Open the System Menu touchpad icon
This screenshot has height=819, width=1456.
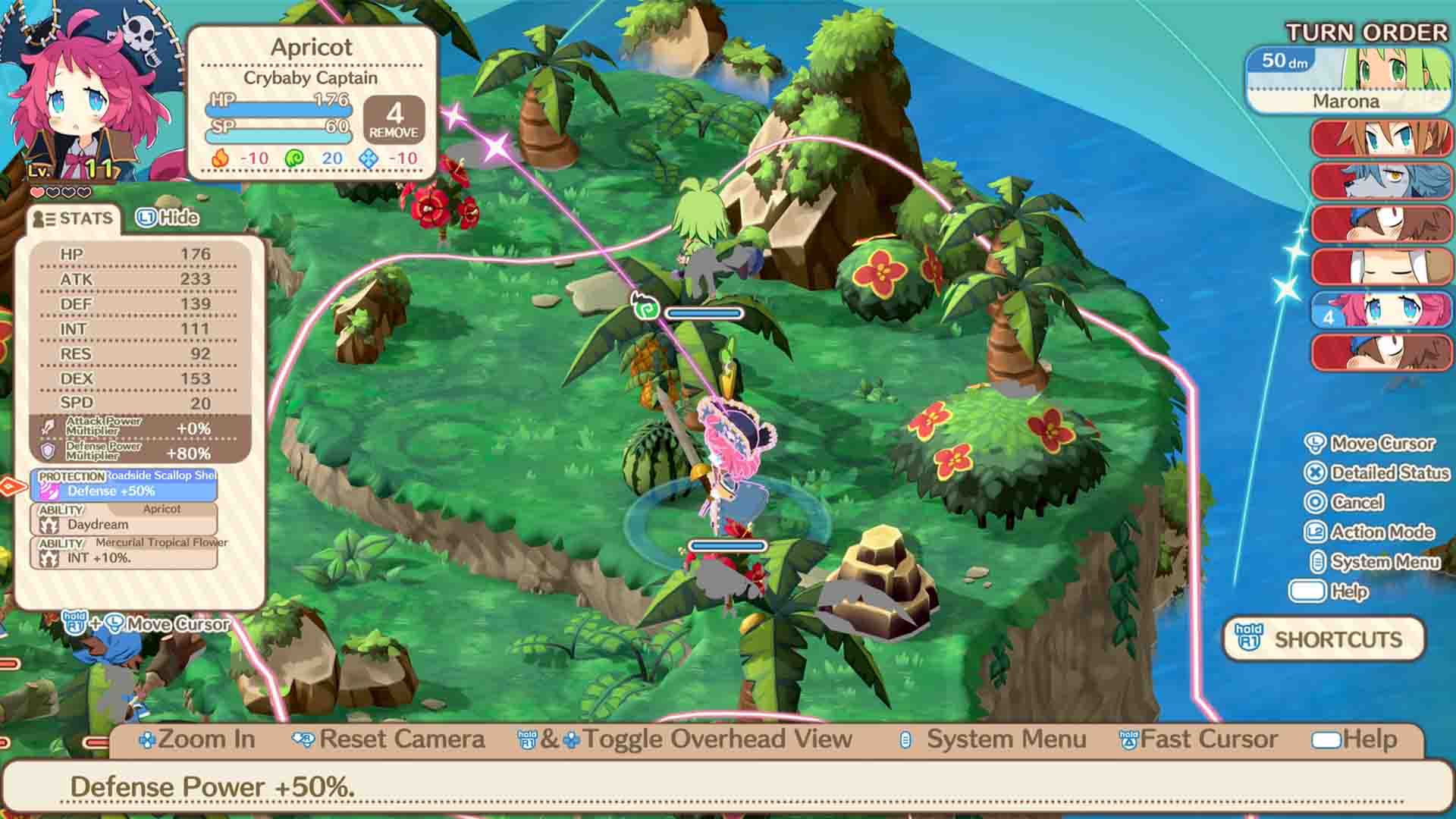(x=1319, y=562)
